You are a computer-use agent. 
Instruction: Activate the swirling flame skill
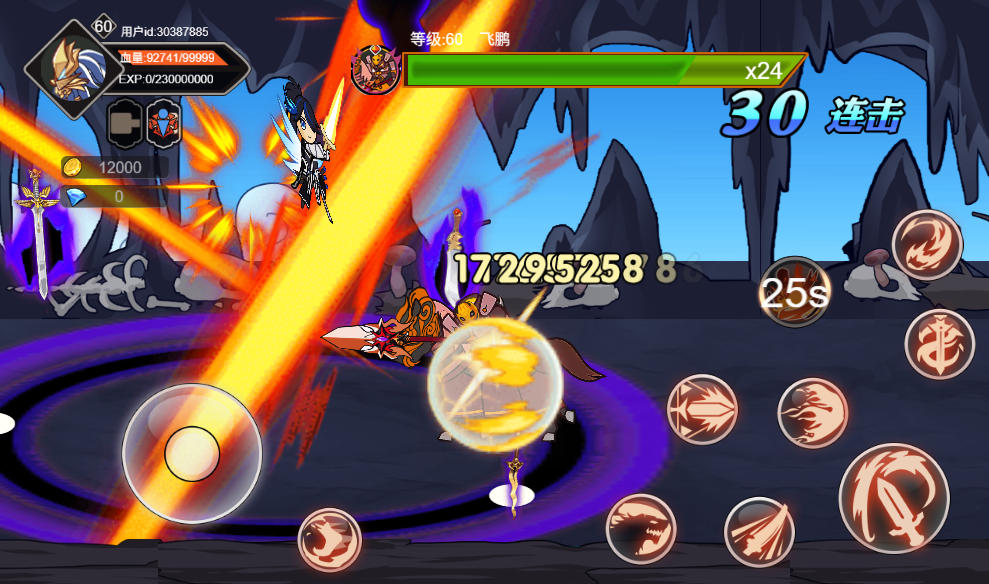(x=926, y=244)
